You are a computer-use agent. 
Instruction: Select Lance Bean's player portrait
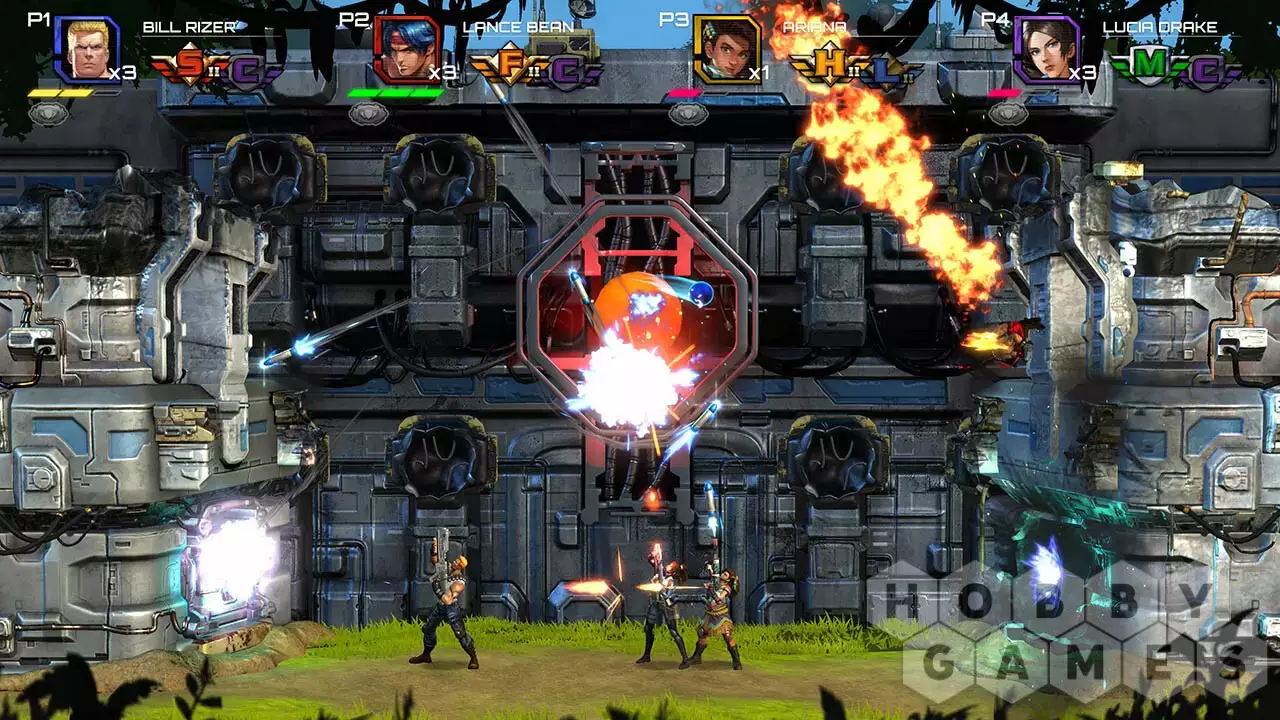407,49
